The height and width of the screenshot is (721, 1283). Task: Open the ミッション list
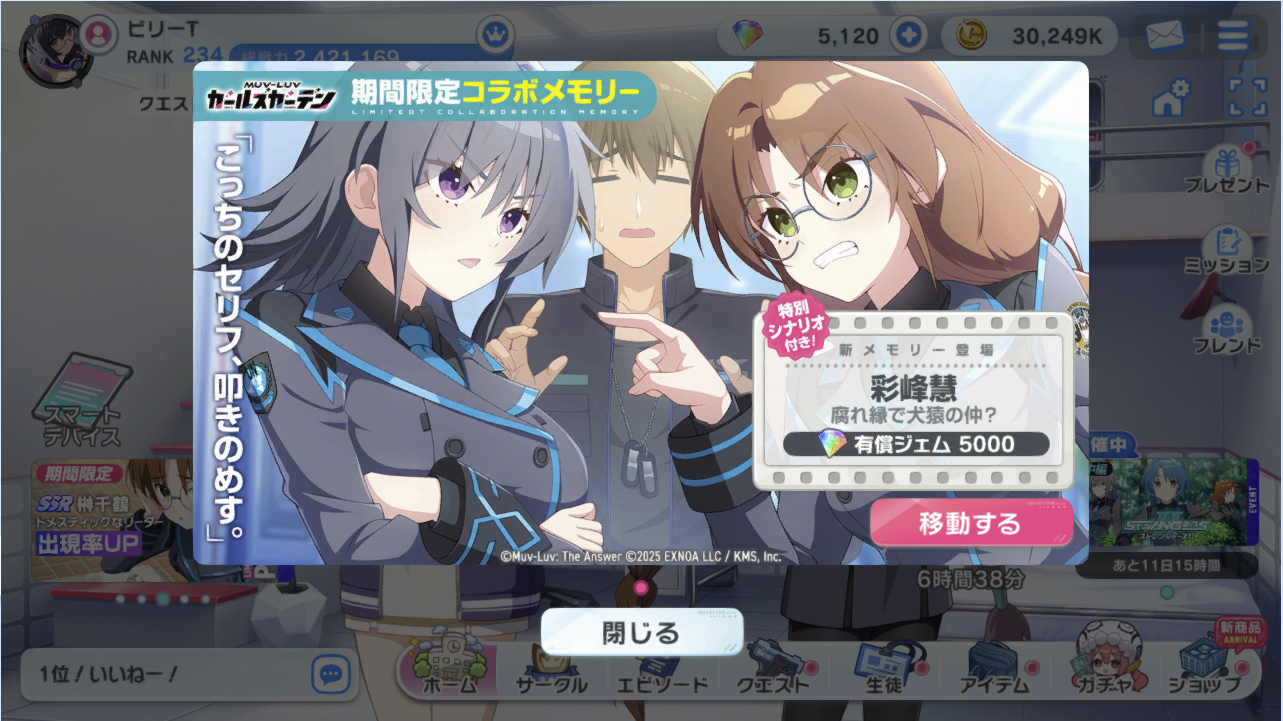tap(1226, 250)
